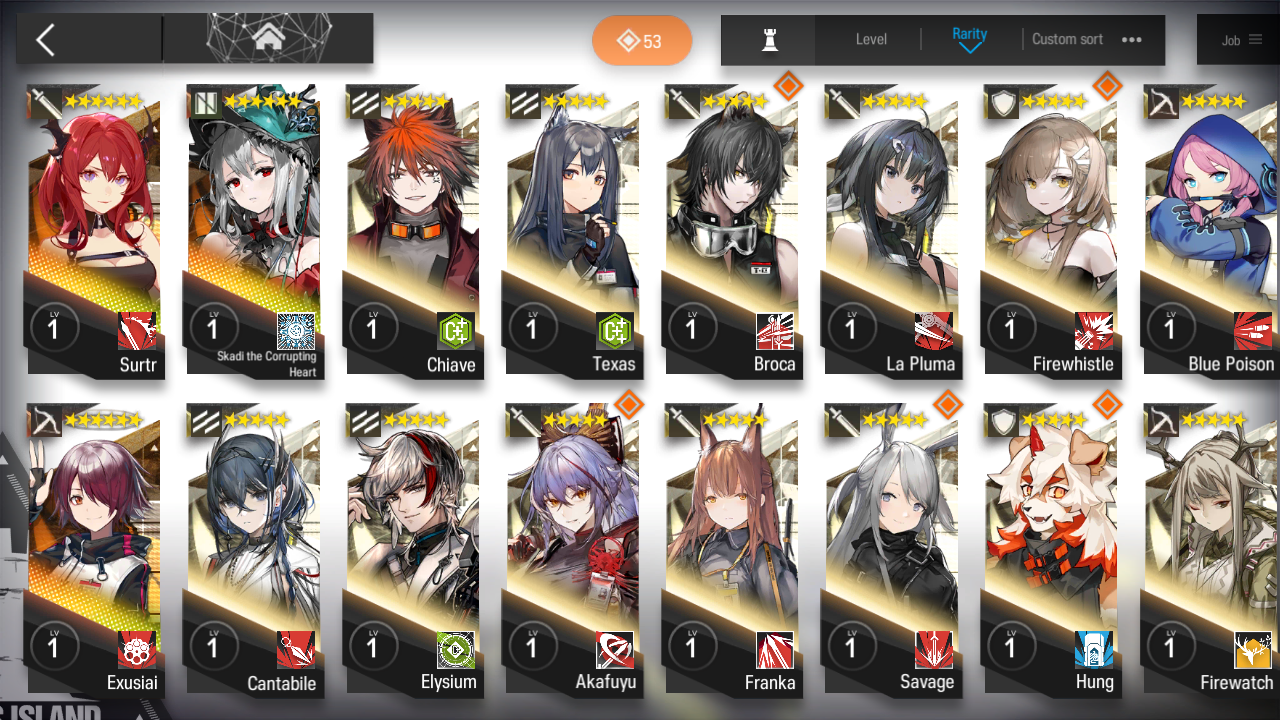Choose La Pluma operator

coord(891,230)
